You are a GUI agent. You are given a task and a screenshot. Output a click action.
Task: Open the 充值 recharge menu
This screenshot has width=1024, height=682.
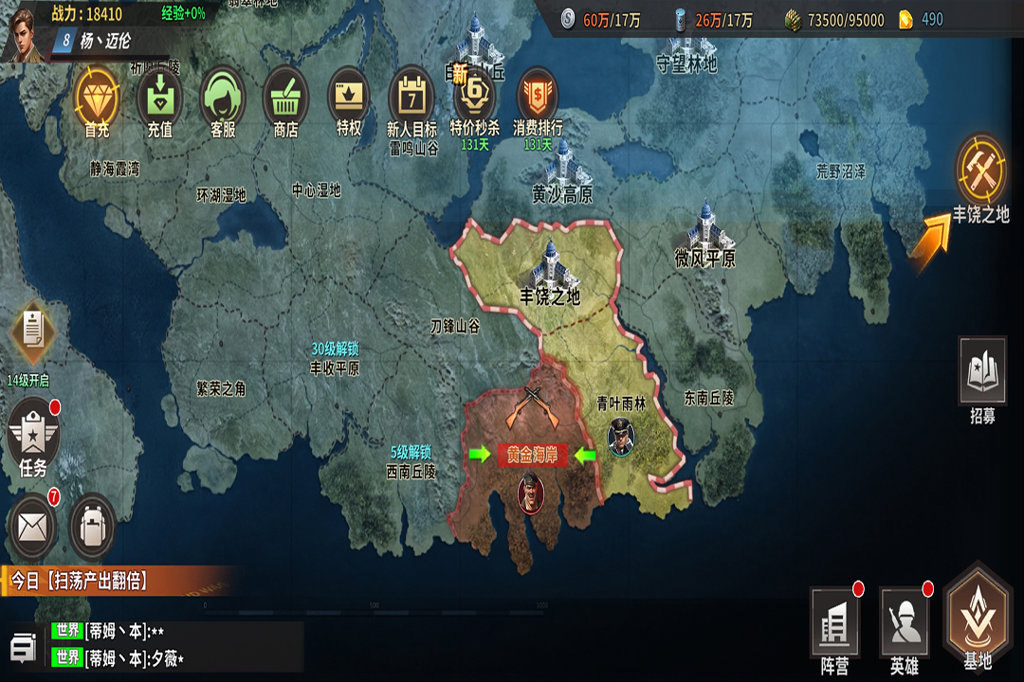click(160, 96)
